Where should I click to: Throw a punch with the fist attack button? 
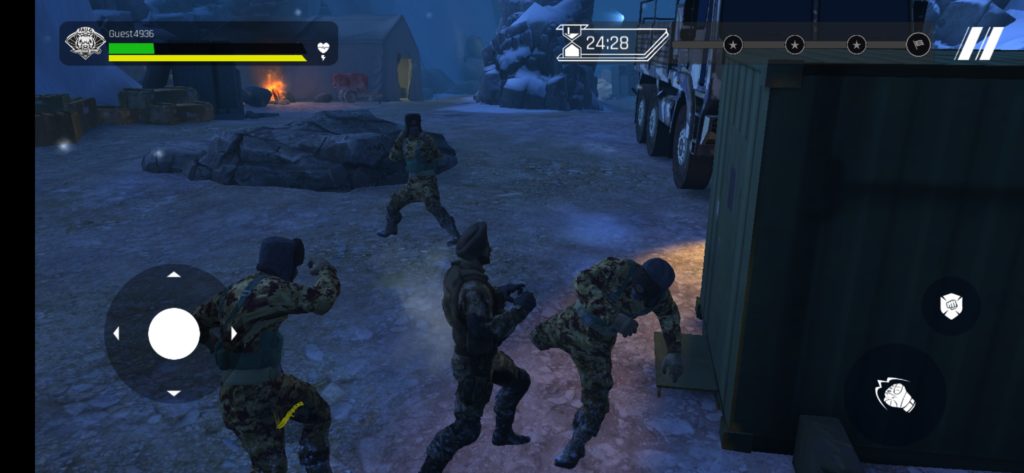pyautogui.click(x=895, y=394)
